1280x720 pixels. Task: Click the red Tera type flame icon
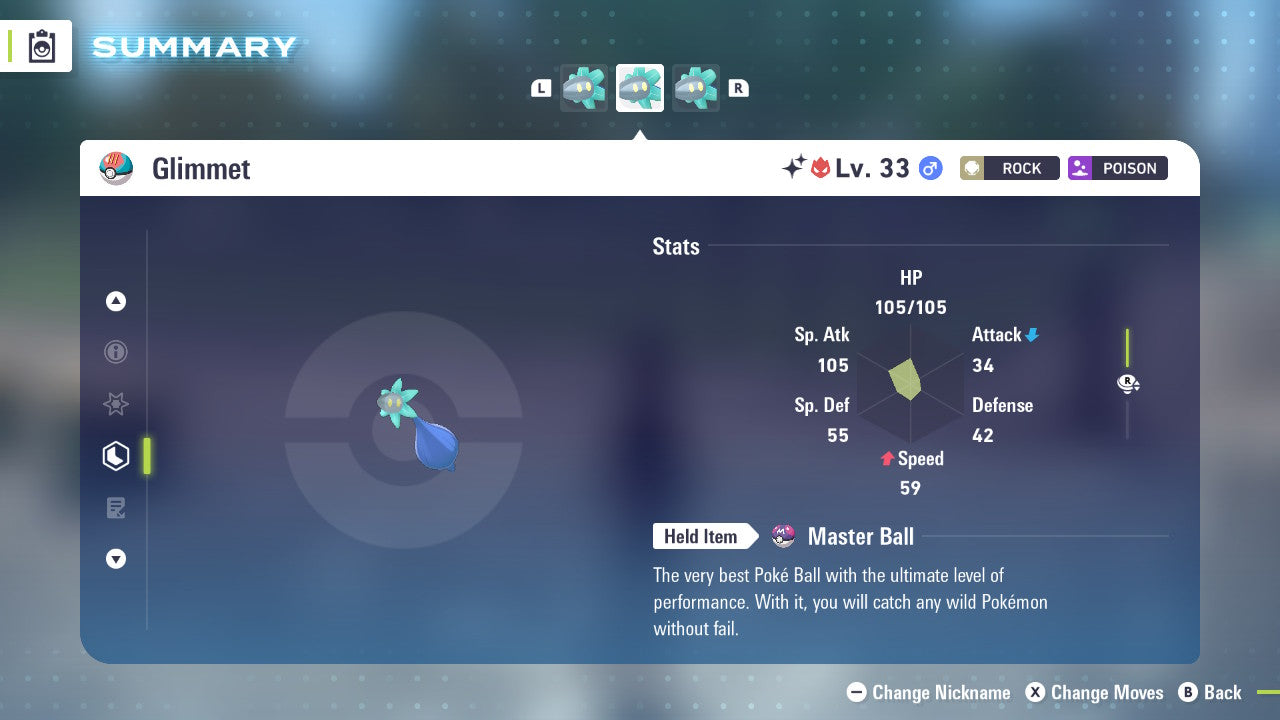point(822,168)
